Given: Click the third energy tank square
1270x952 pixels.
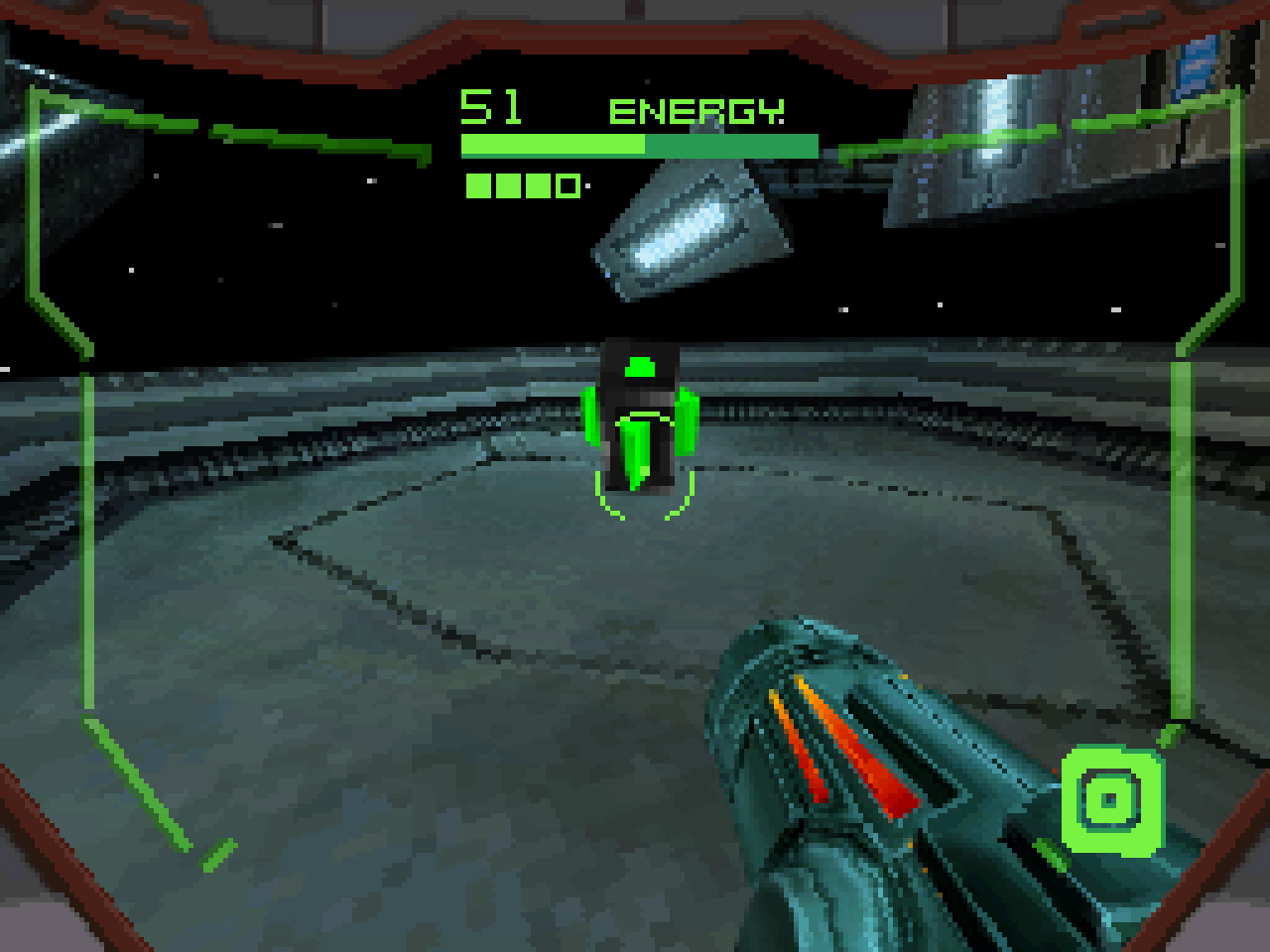Looking at the screenshot, I should point(537,184).
